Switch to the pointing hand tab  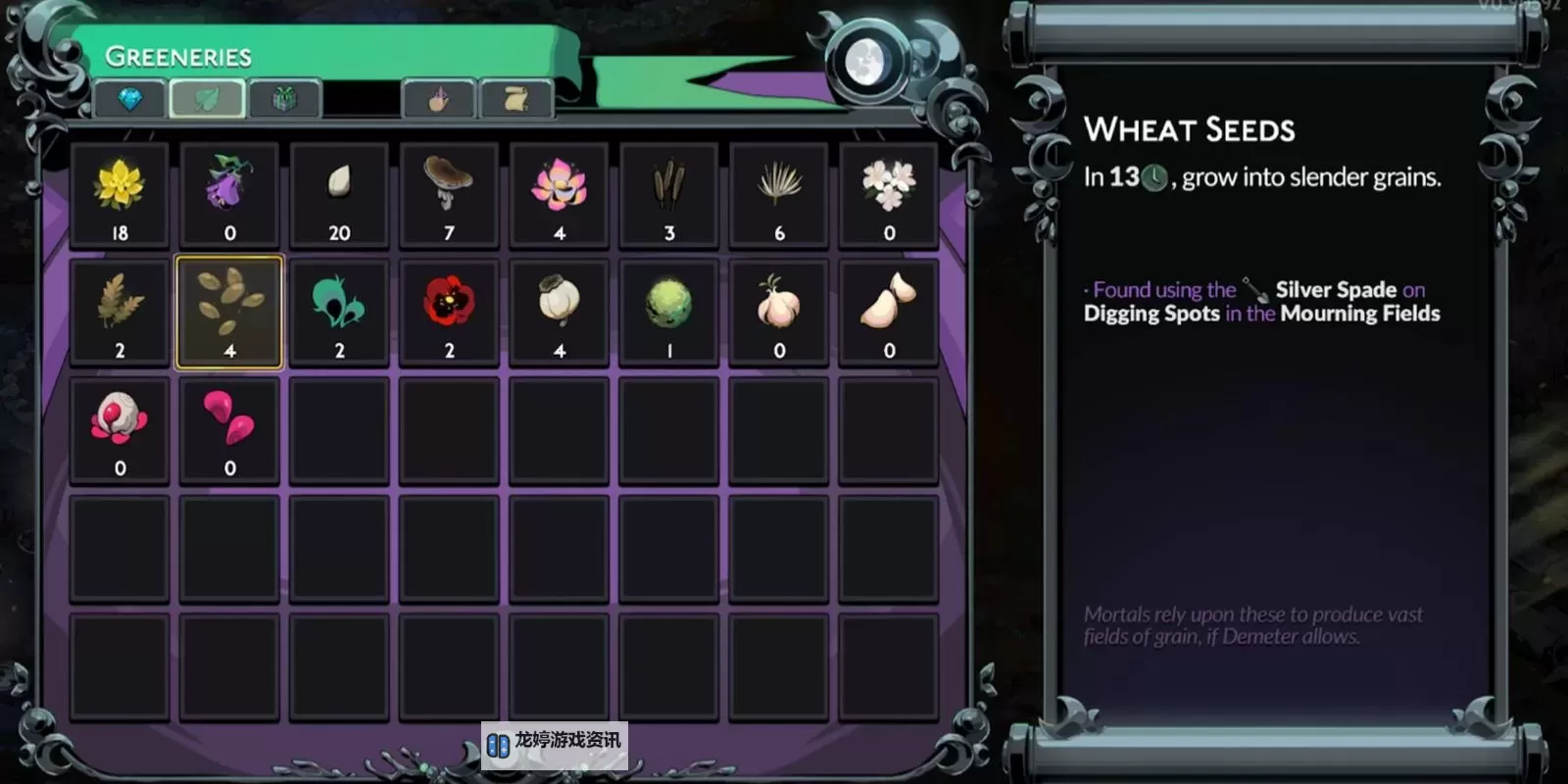[x=439, y=99]
